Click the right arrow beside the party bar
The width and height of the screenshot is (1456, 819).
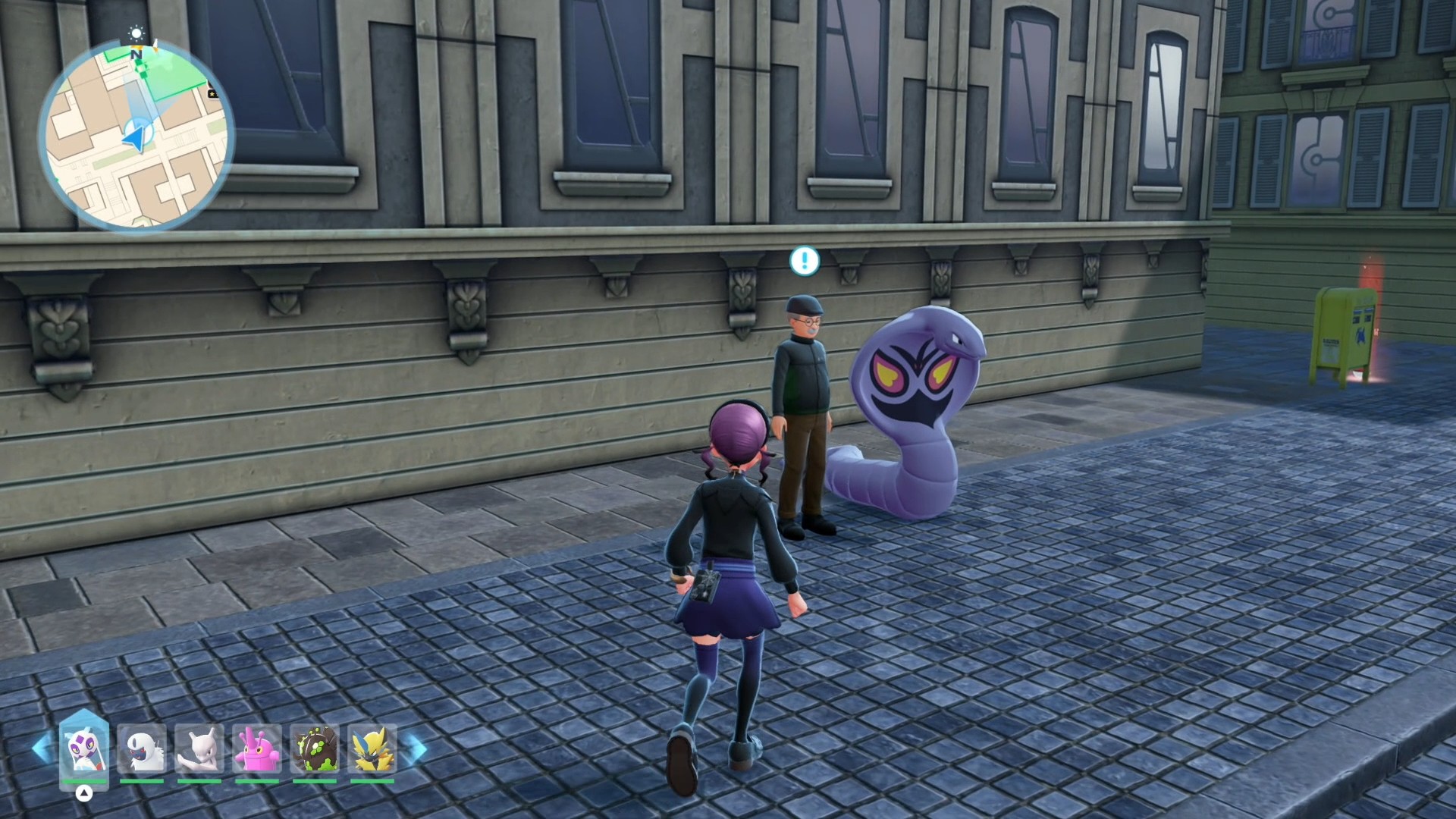(416, 748)
